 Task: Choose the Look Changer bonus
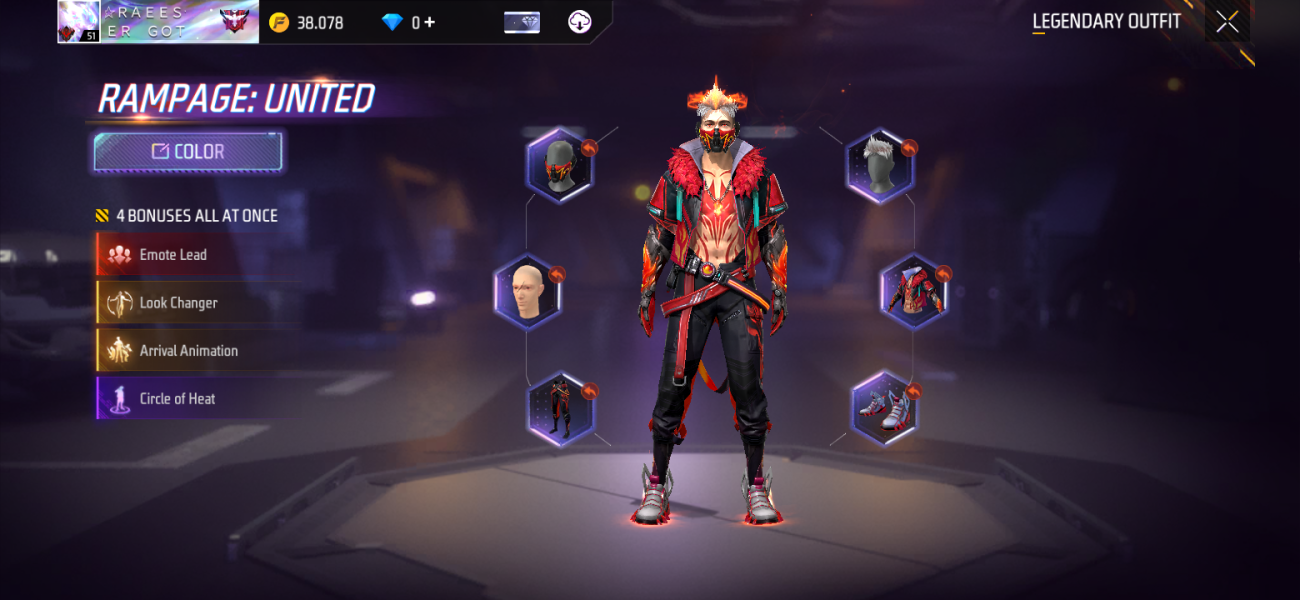click(x=177, y=303)
